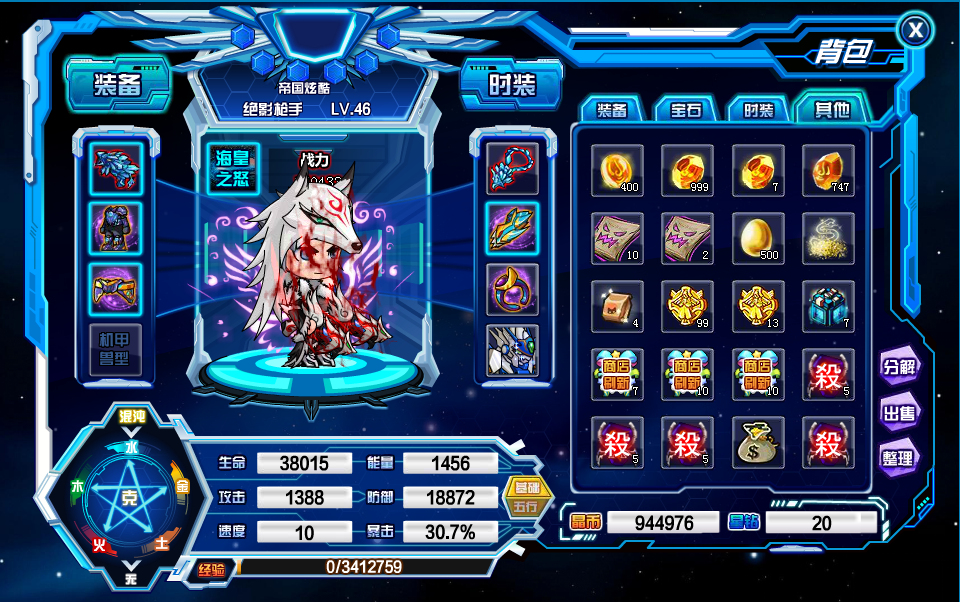This screenshot has width=960, height=602.
Task: Select the 机甲兽型 mecha slot
Action: point(115,349)
